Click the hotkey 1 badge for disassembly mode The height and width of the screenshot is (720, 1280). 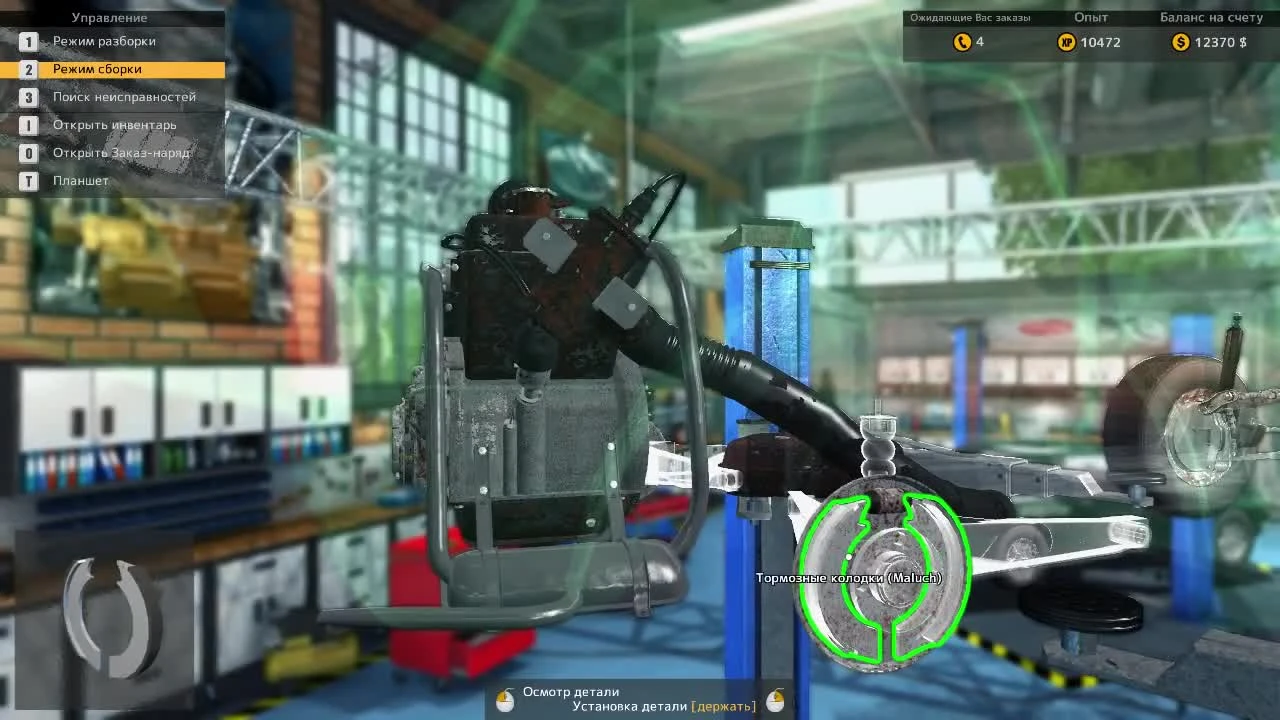[x=29, y=41]
